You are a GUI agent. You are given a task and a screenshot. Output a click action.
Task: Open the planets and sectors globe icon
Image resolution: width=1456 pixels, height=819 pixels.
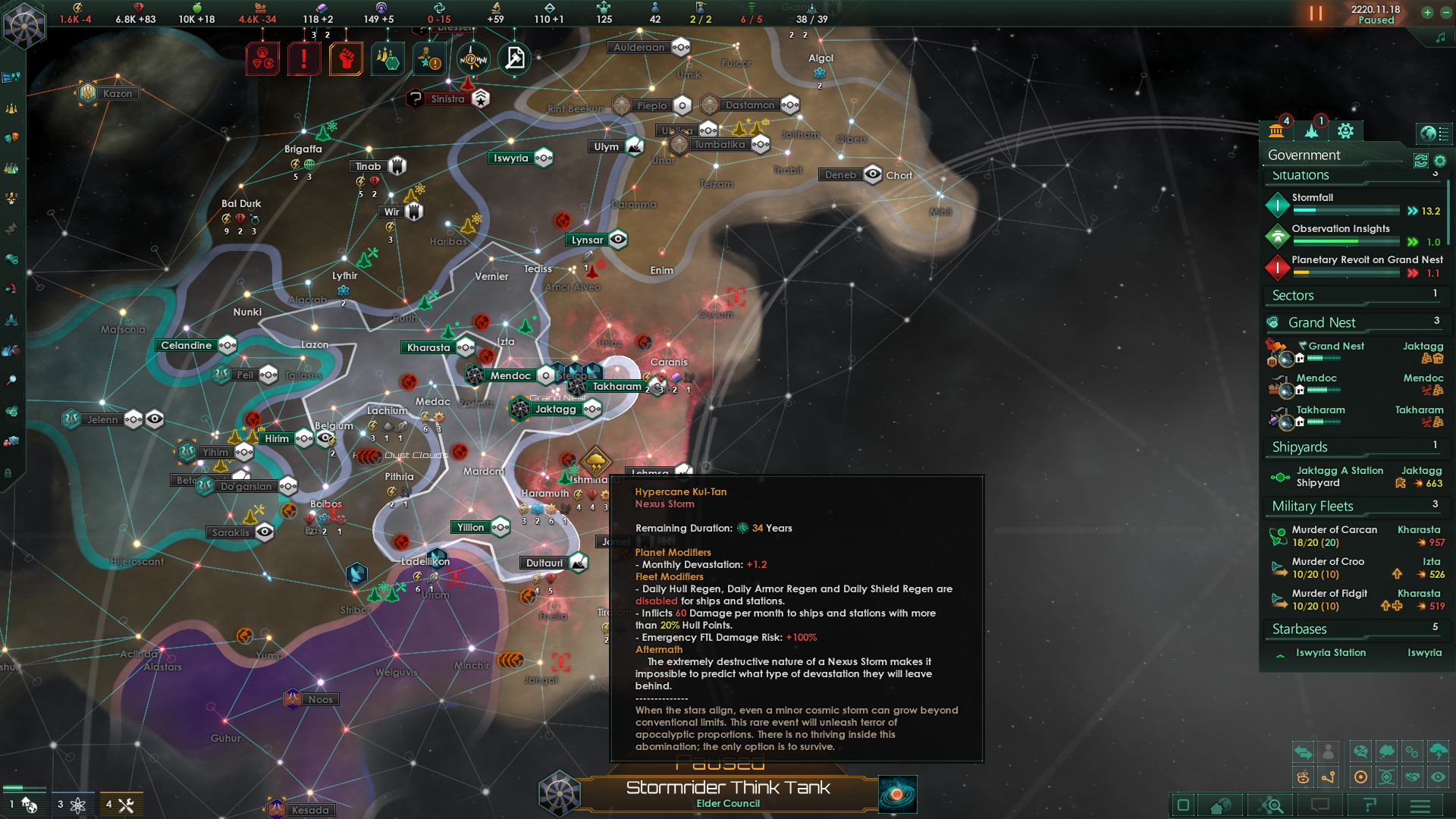pos(1433,134)
